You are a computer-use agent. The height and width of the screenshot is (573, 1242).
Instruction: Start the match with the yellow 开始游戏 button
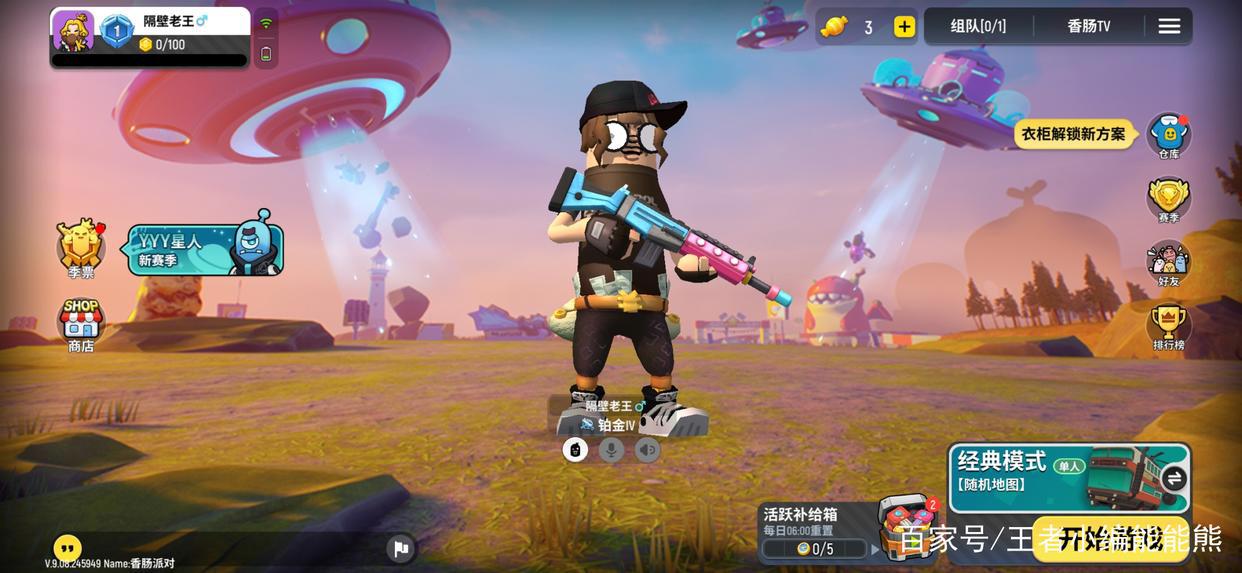(1110, 540)
